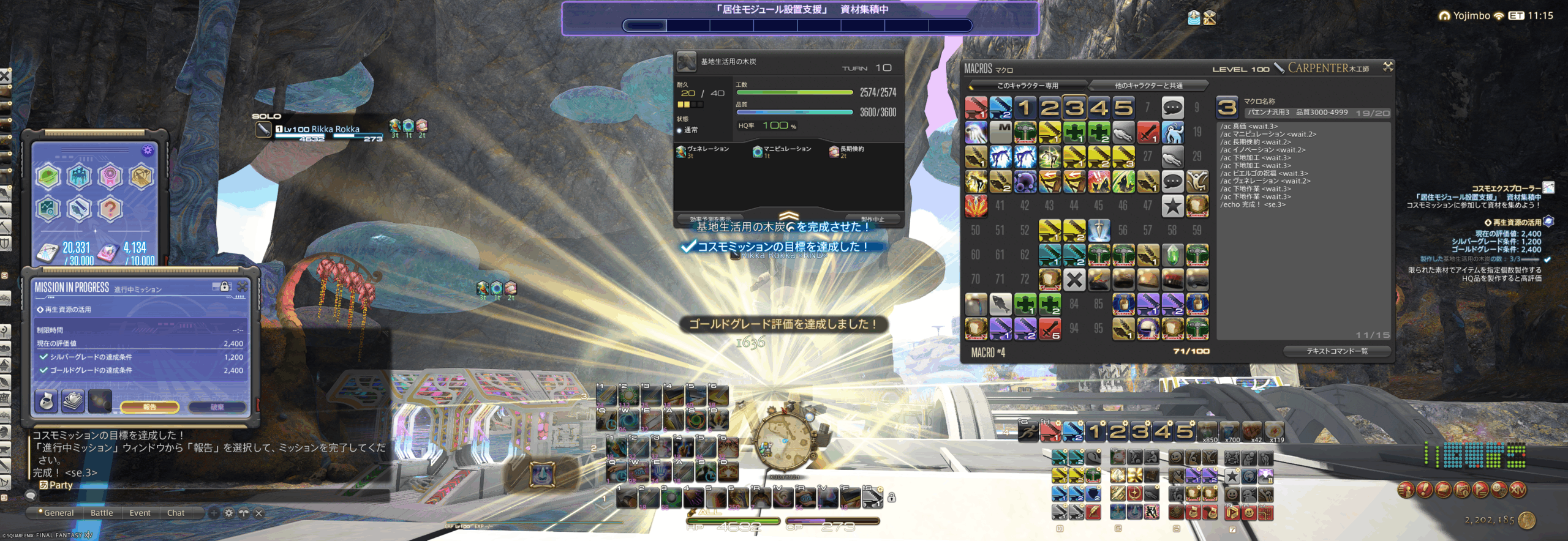The image size is (1568, 541).
Task: Select the black star macro icon
Action: 1172,206
